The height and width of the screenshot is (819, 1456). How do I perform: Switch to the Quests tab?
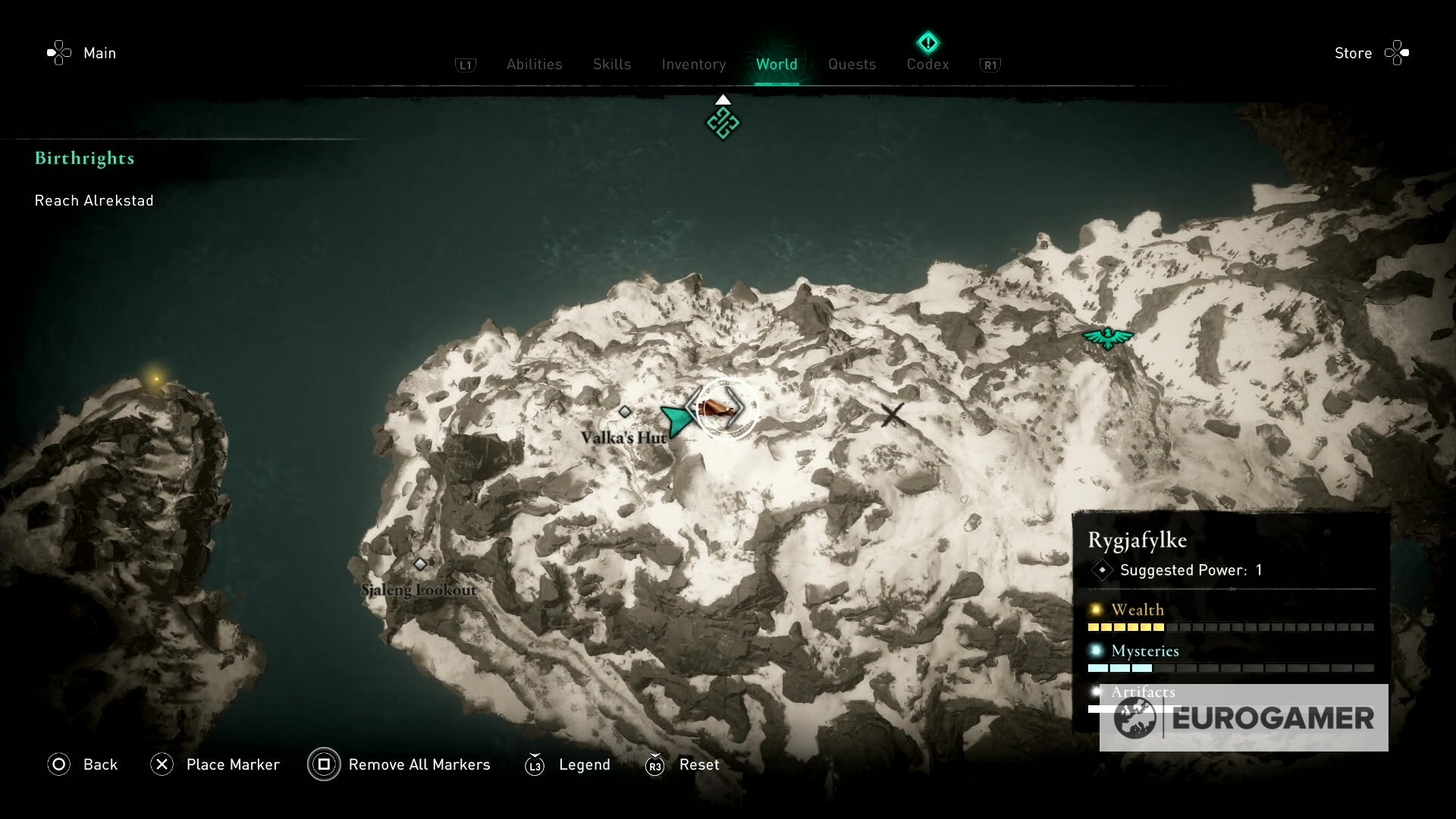point(852,64)
